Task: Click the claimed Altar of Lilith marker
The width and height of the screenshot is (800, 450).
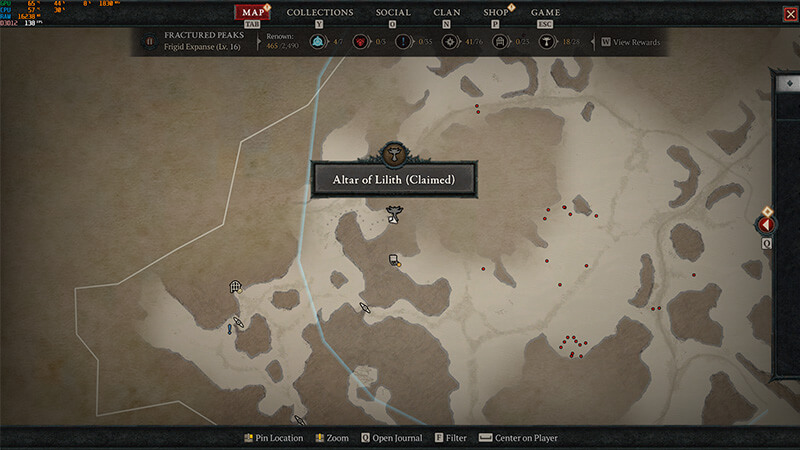Action: [x=394, y=214]
